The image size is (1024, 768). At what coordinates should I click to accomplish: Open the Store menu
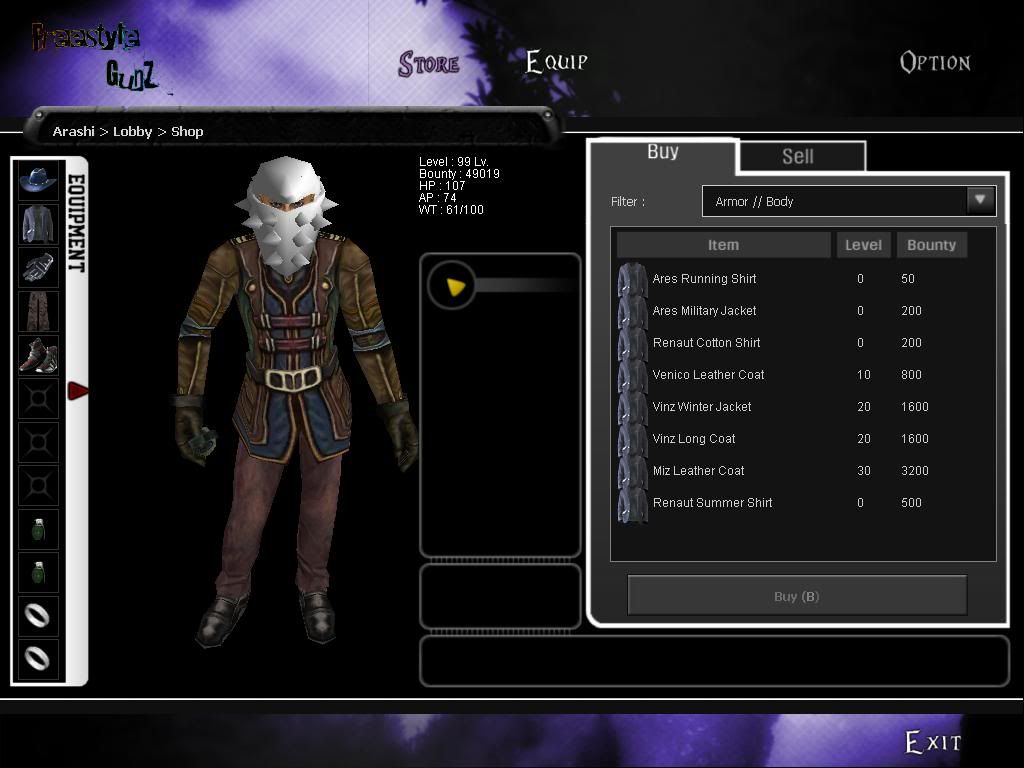click(429, 64)
